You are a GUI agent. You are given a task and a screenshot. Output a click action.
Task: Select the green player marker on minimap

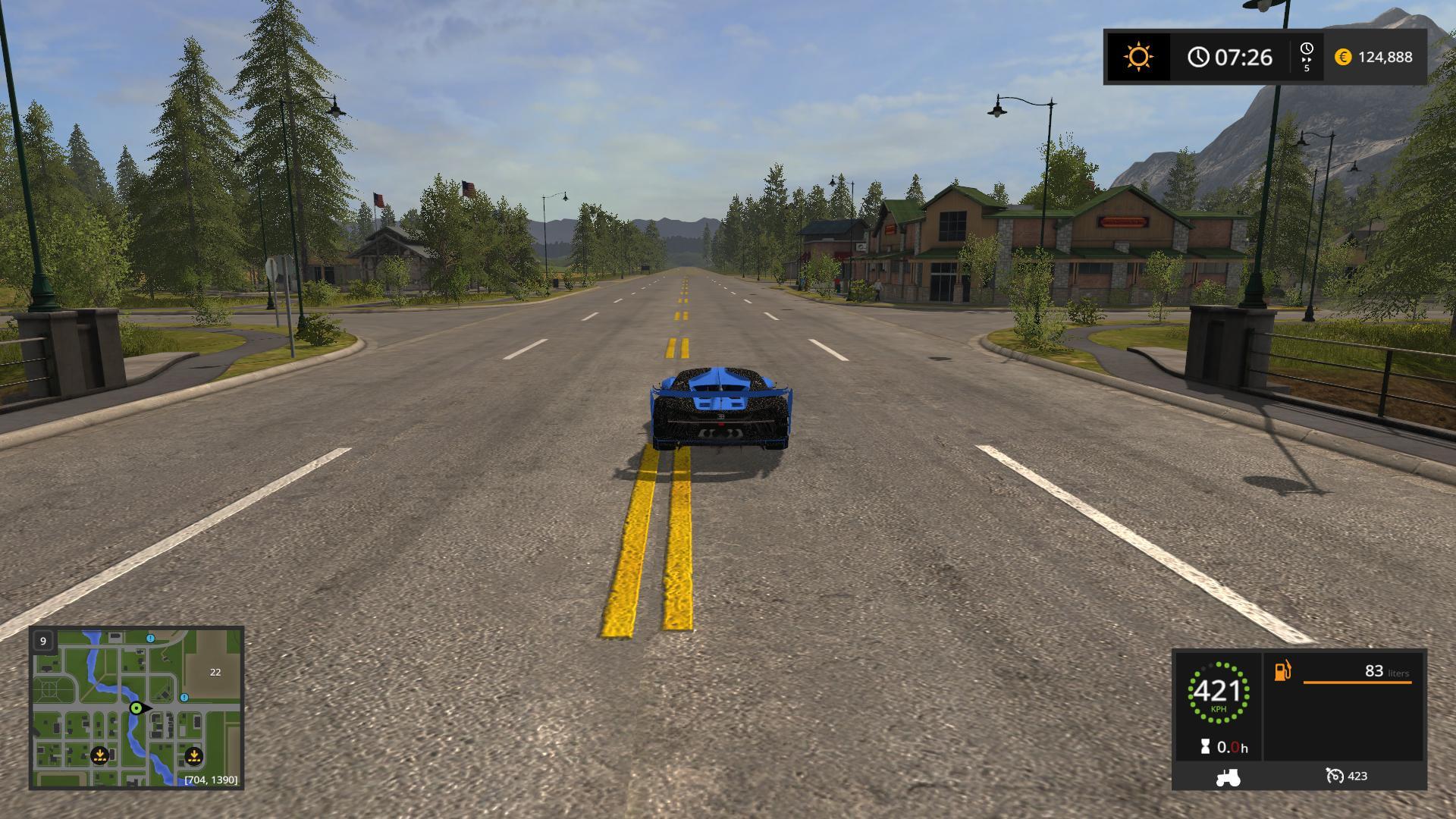(x=136, y=708)
